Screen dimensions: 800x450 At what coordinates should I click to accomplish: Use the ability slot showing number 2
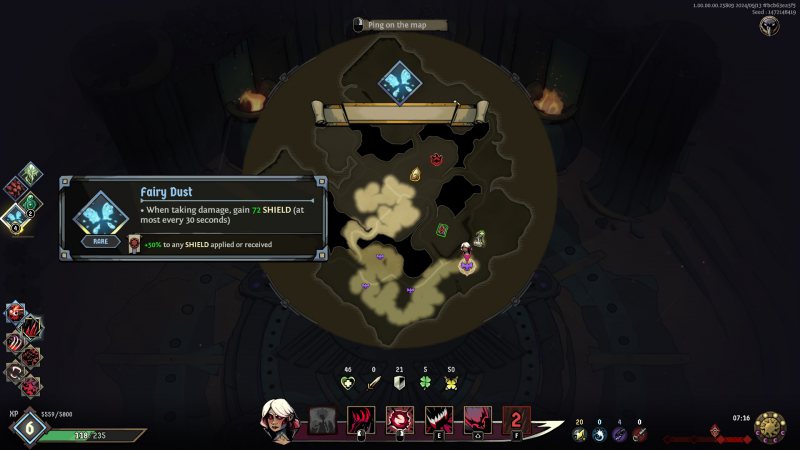[515, 421]
